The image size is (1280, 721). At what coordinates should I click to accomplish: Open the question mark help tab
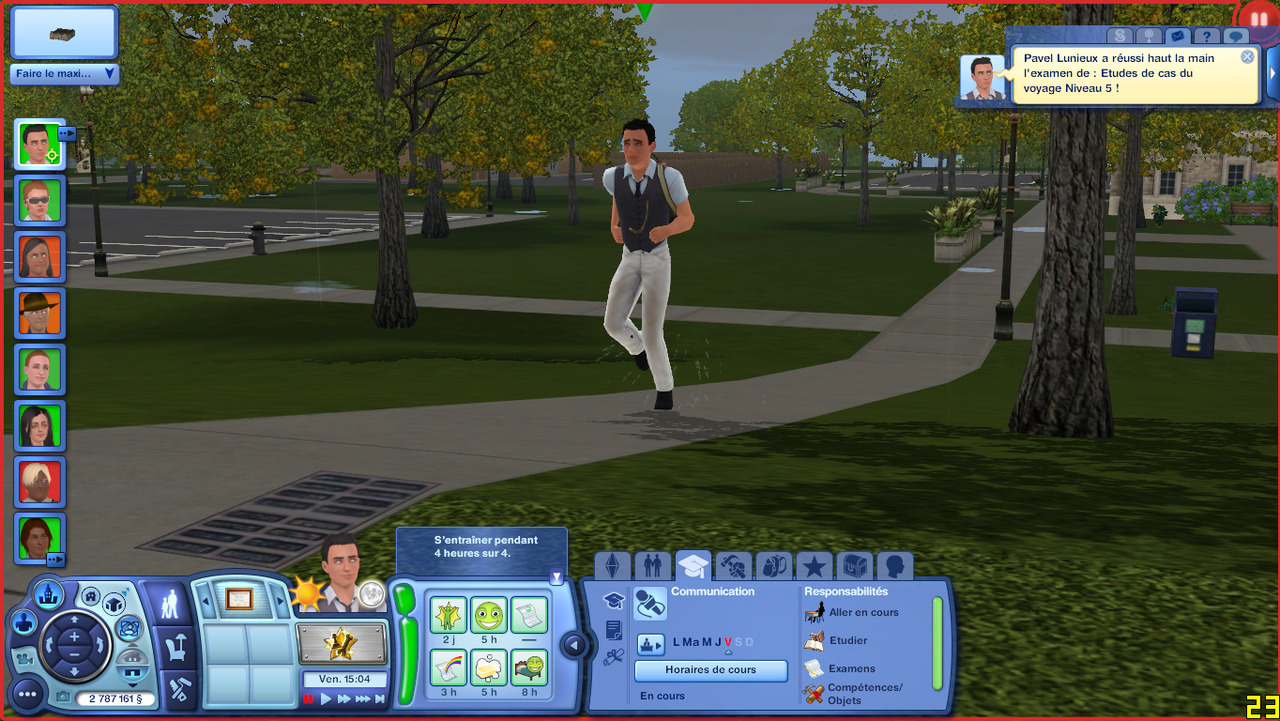[x=1207, y=37]
